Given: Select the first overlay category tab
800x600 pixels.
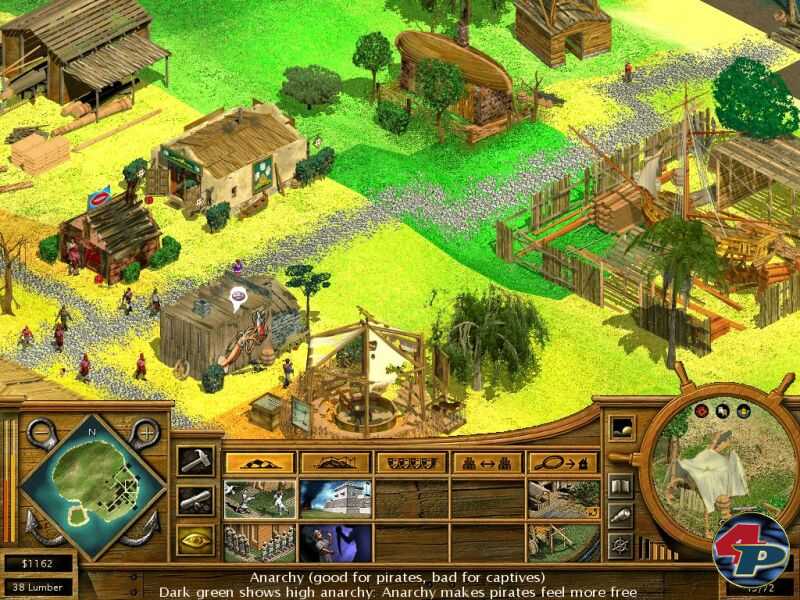Looking at the screenshot, I should point(259,462).
